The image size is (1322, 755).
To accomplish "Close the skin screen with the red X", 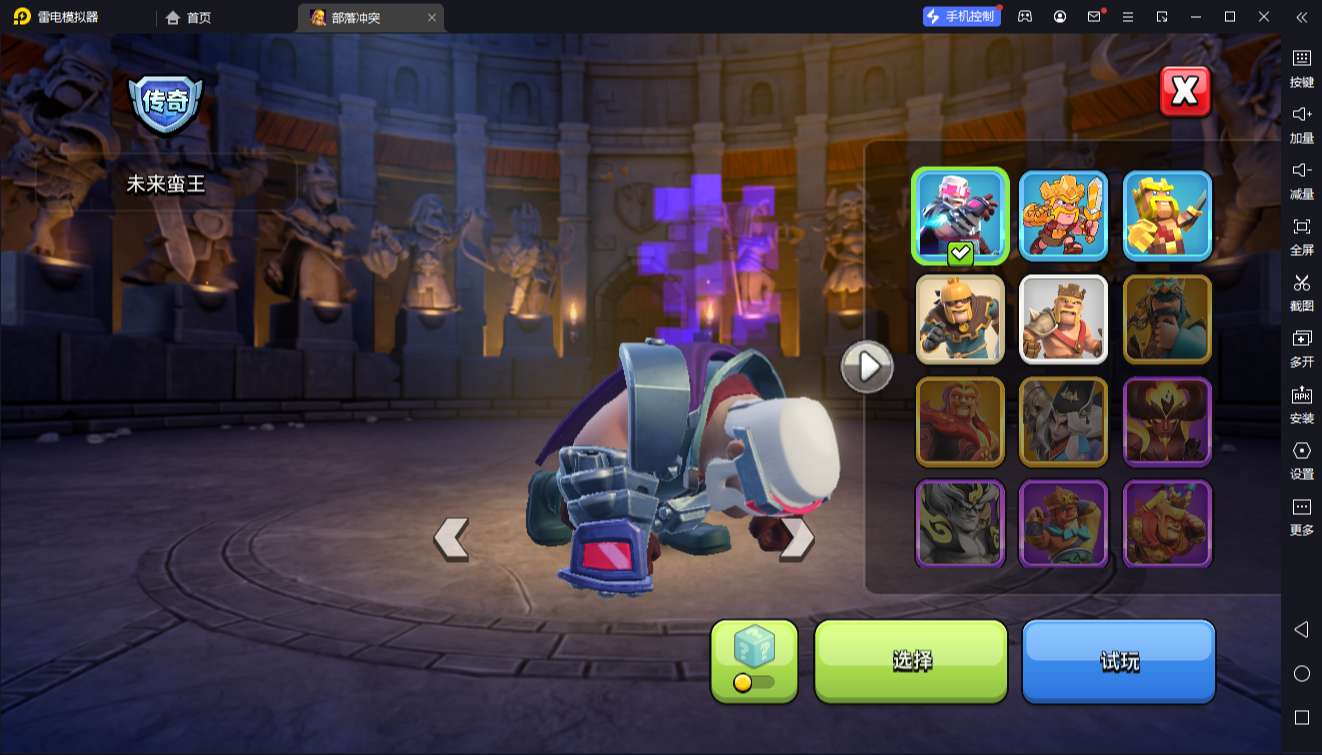I will 1185,92.
